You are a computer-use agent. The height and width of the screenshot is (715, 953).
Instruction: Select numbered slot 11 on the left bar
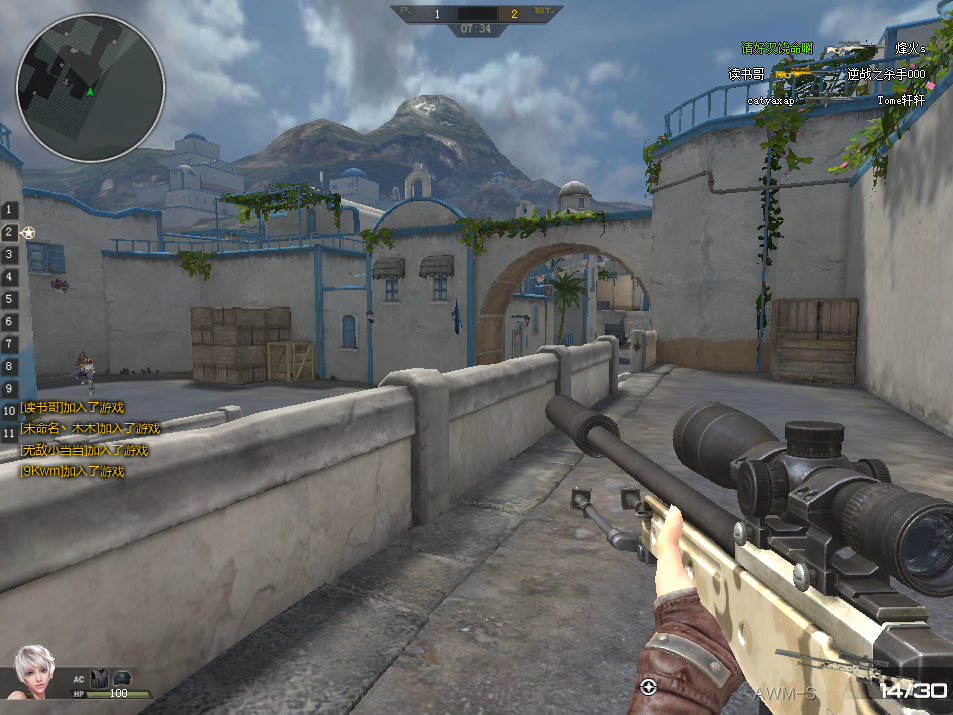click(x=9, y=433)
